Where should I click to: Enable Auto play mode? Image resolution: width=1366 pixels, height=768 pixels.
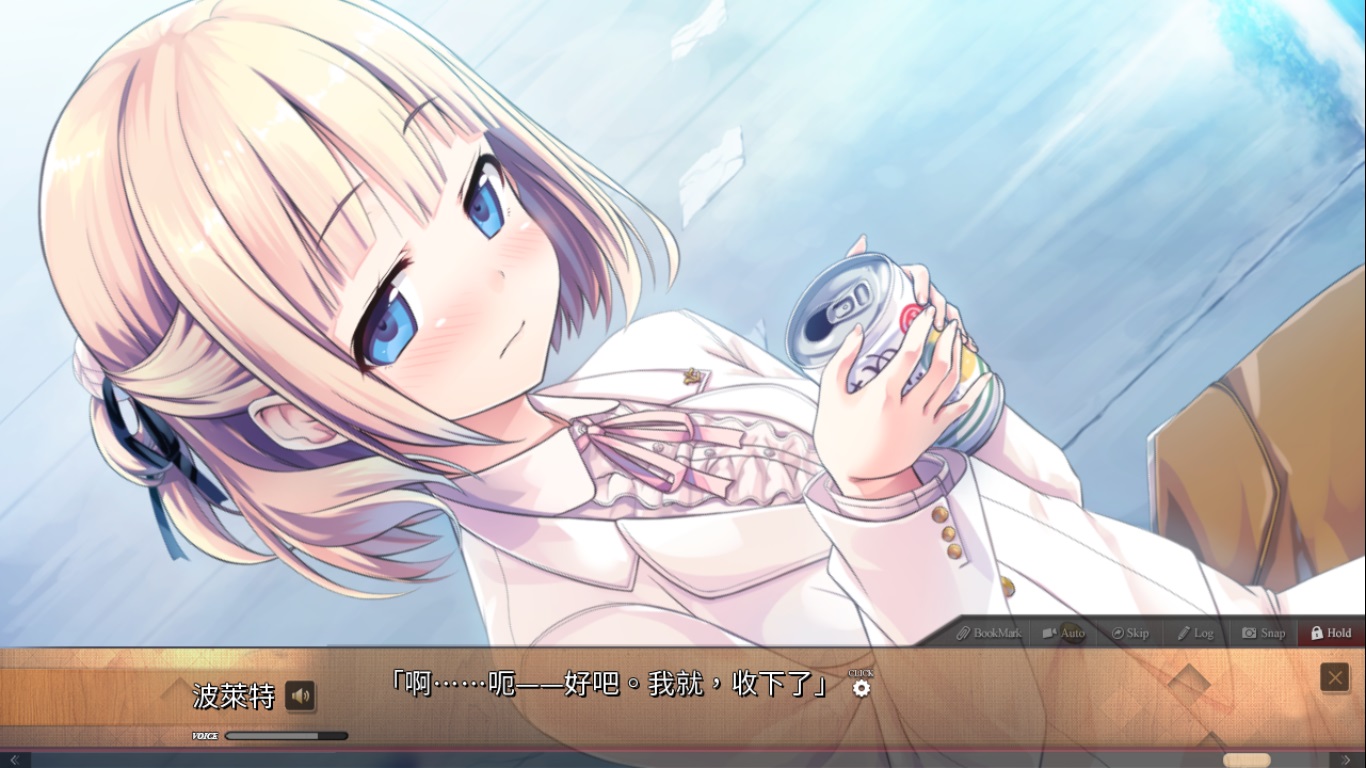coord(1063,633)
